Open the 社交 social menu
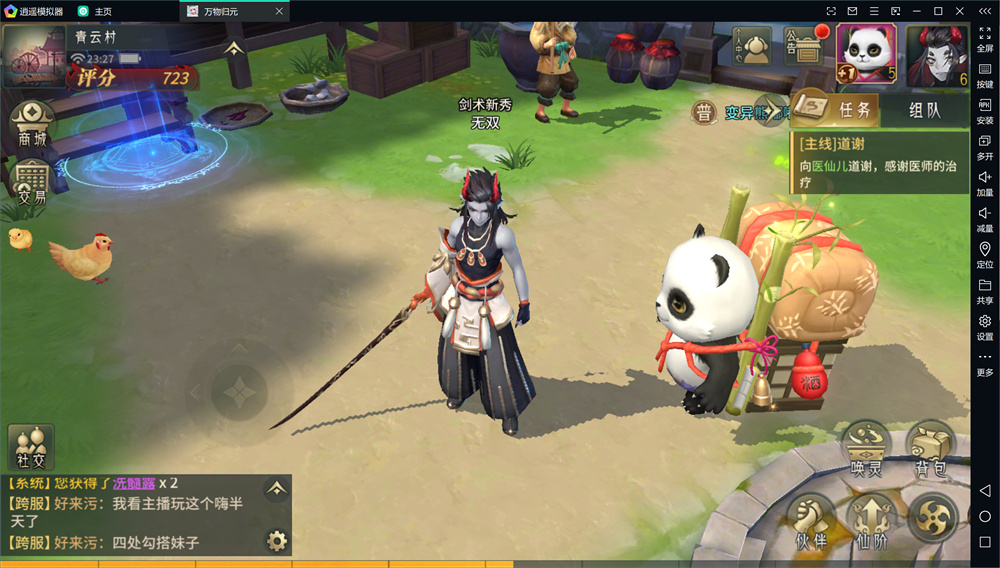Viewport: 1000px width, 568px height. pos(31,446)
